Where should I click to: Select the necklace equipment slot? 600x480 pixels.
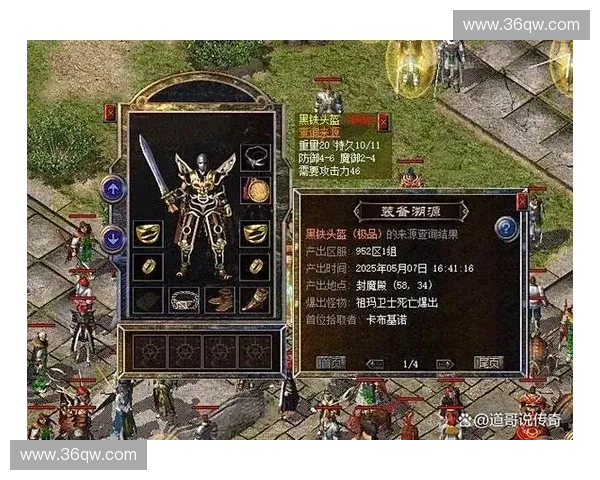[x=255, y=158]
